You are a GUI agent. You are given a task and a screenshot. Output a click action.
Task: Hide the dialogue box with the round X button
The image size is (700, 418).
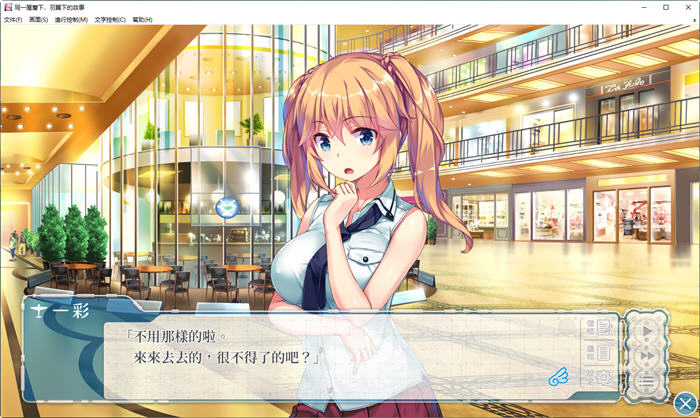[x=685, y=403]
